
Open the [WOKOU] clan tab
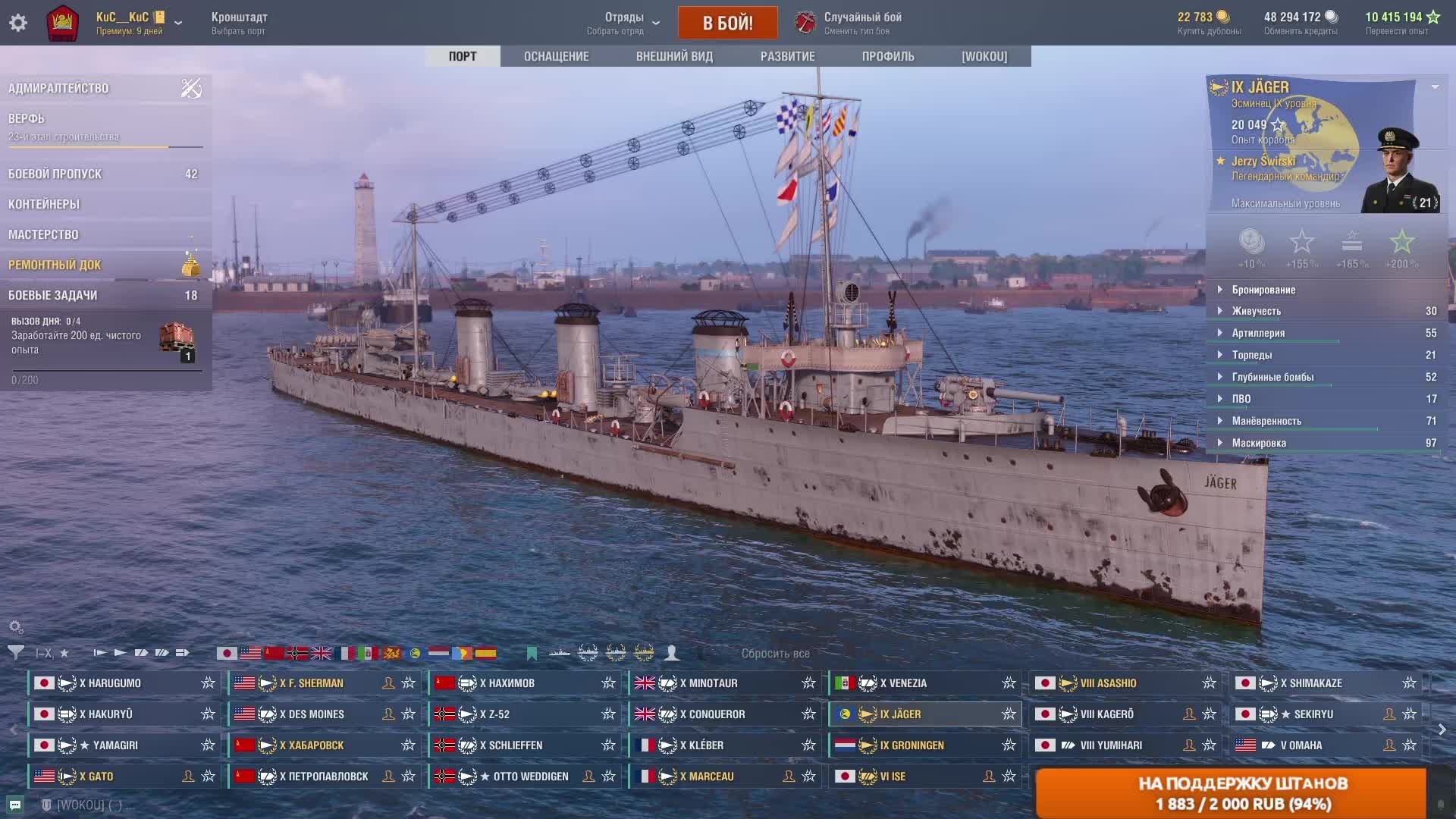tap(984, 56)
